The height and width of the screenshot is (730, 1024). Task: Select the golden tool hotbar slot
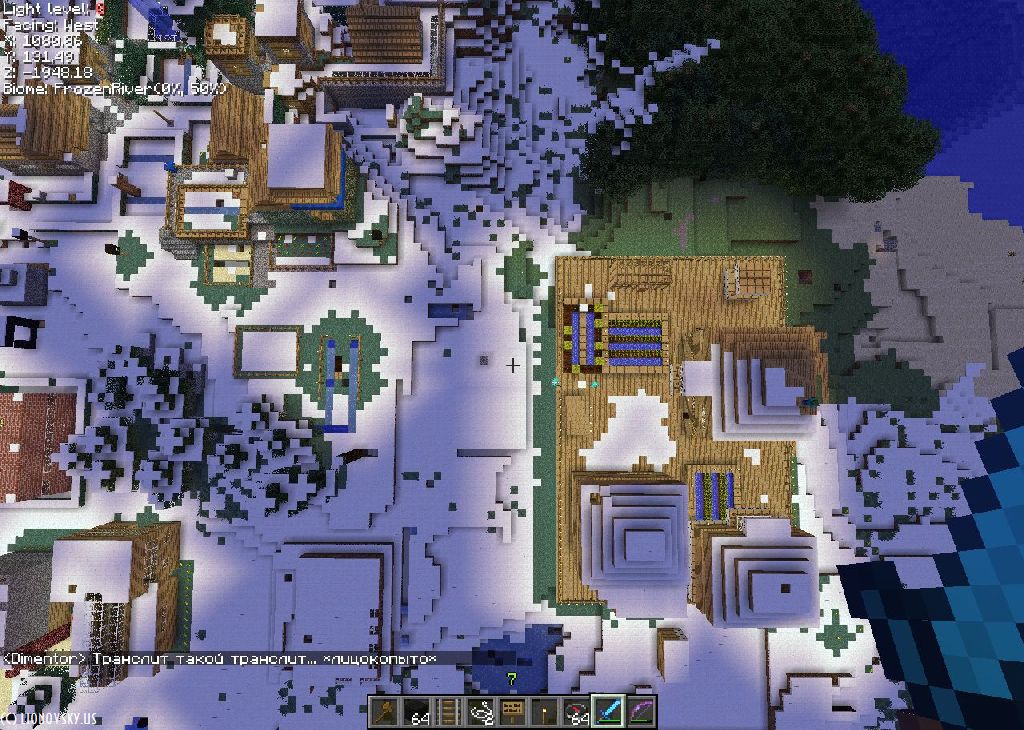[385, 712]
